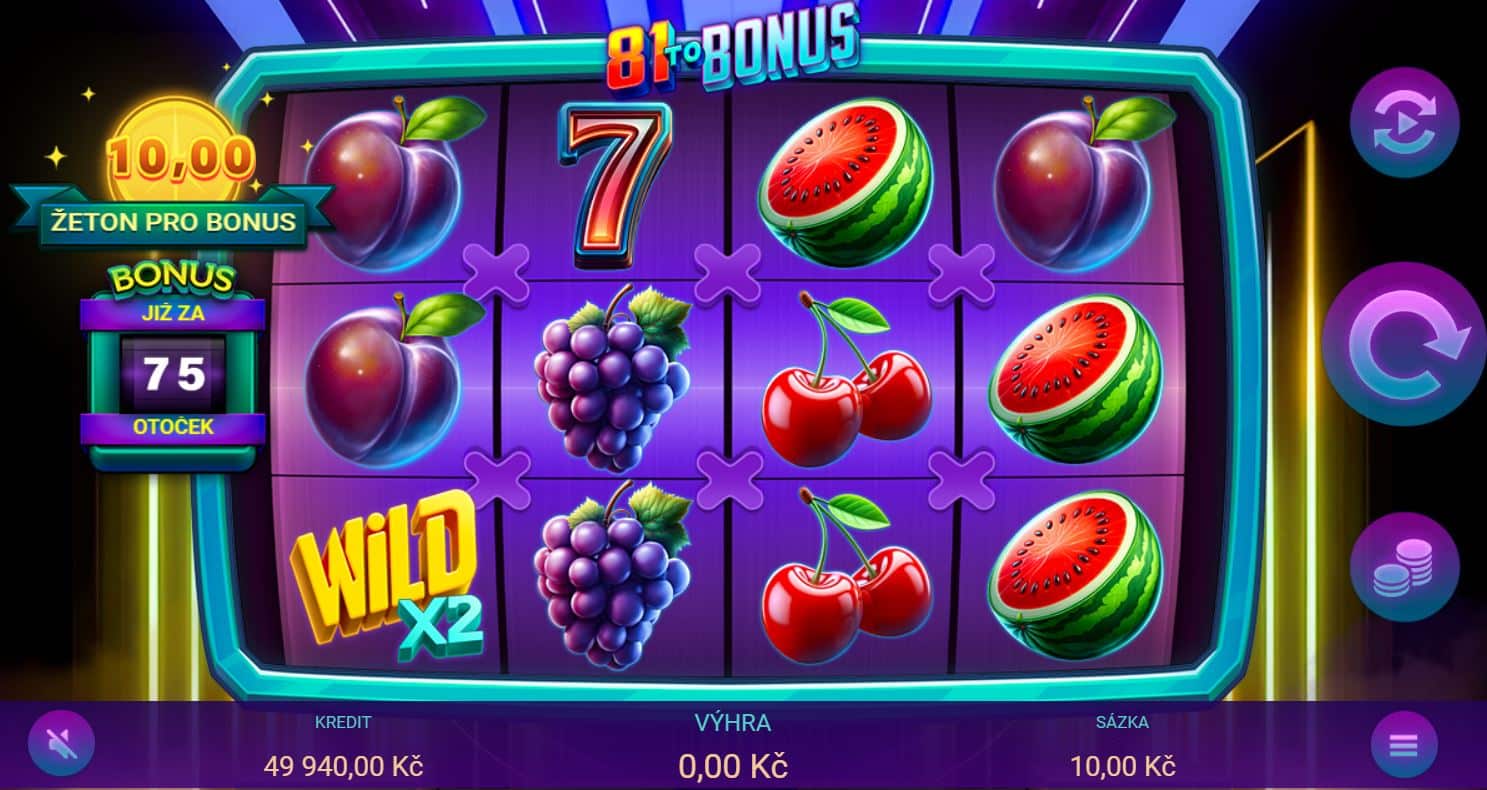Toggle the sound off again after enabling
This screenshot has width=1487, height=790.
pos(62,742)
